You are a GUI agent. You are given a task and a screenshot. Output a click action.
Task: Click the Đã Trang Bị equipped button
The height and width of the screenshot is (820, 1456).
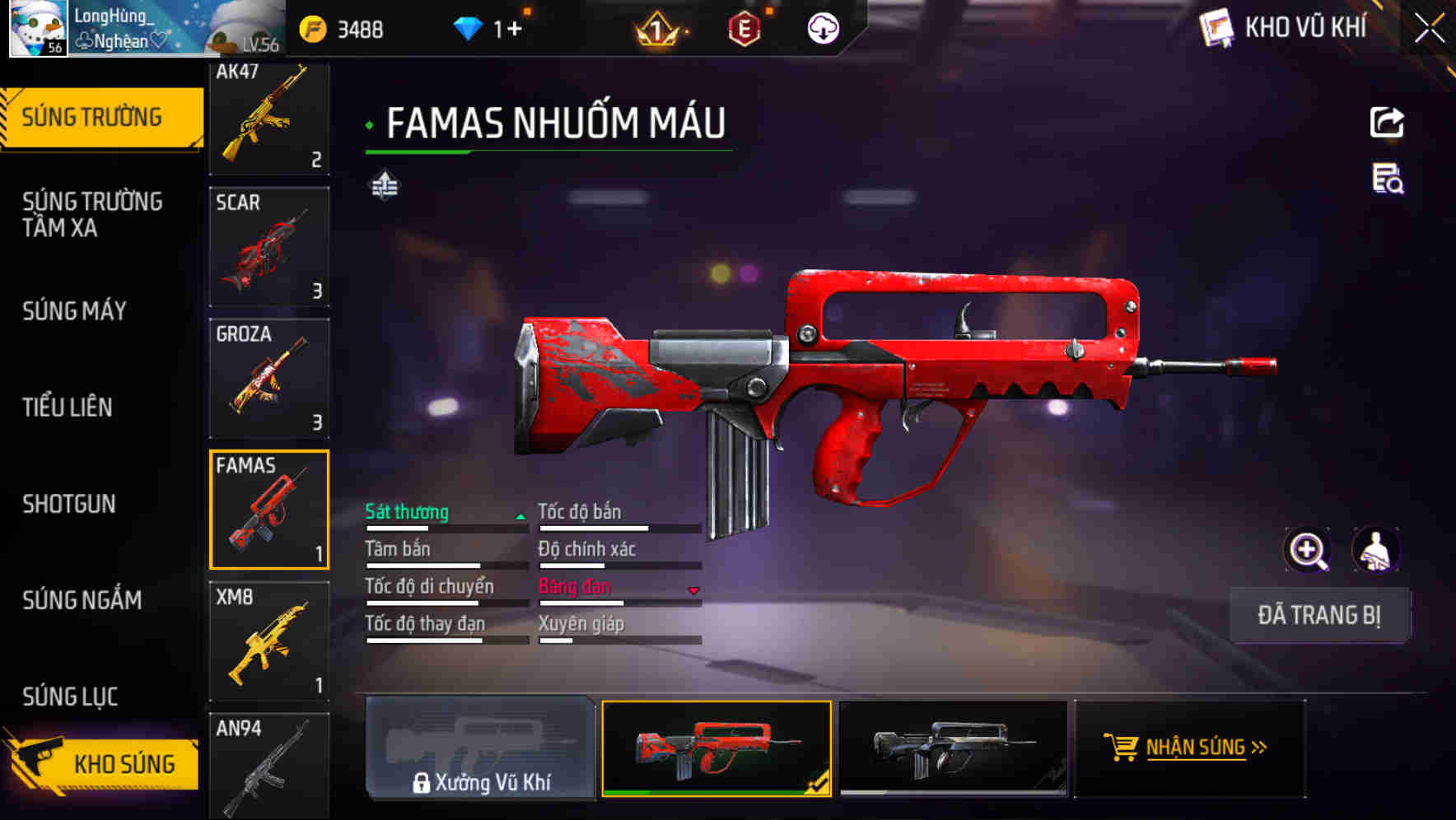[x=1318, y=615]
